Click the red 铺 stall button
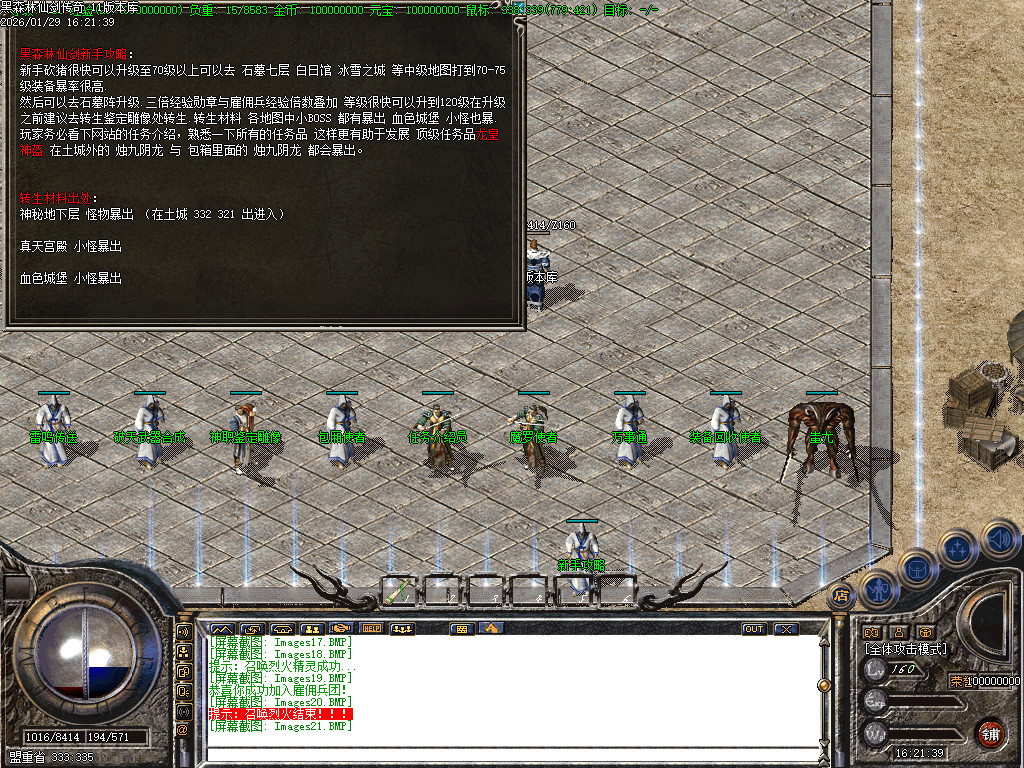The image size is (1024, 768). (x=991, y=731)
